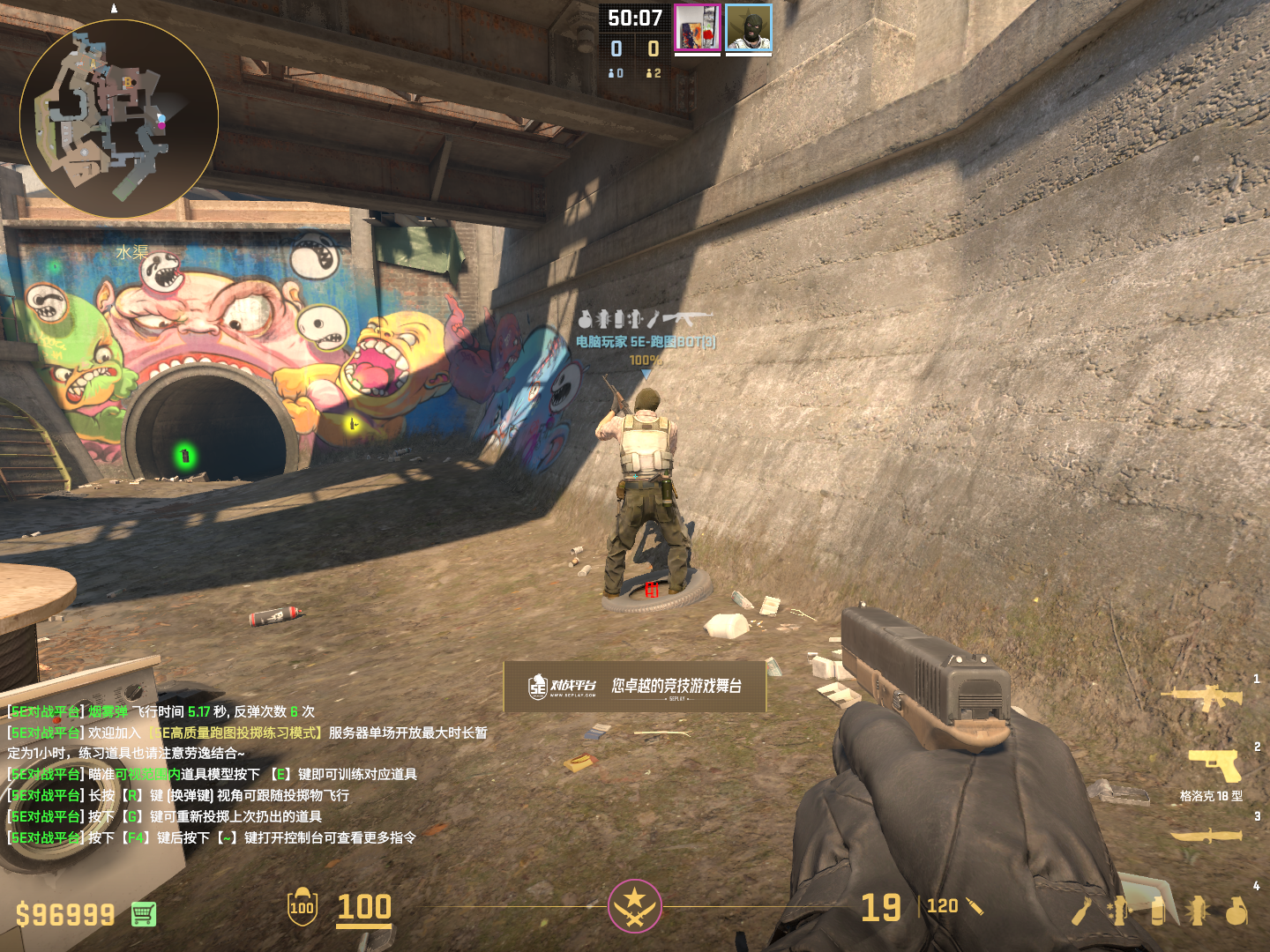The width and height of the screenshot is (1270, 952).
Task: Click the 5E platform banner
Action: [x=635, y=686]
